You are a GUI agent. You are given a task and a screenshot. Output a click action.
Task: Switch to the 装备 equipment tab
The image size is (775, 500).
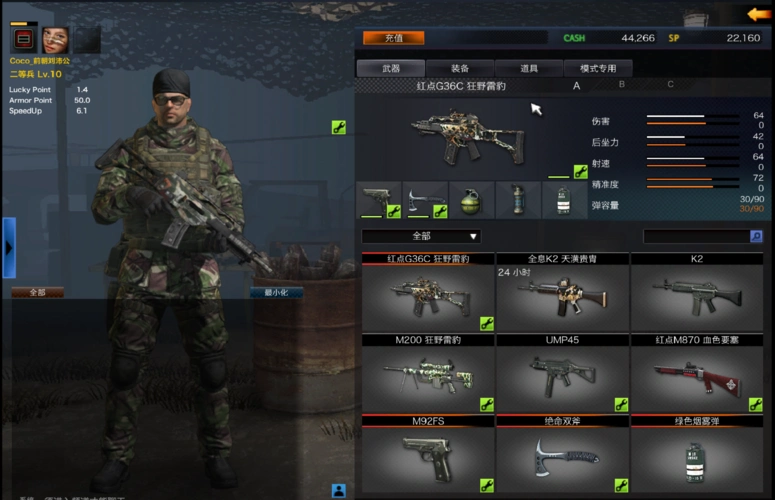pyautogui.click(x=460, y=68)
